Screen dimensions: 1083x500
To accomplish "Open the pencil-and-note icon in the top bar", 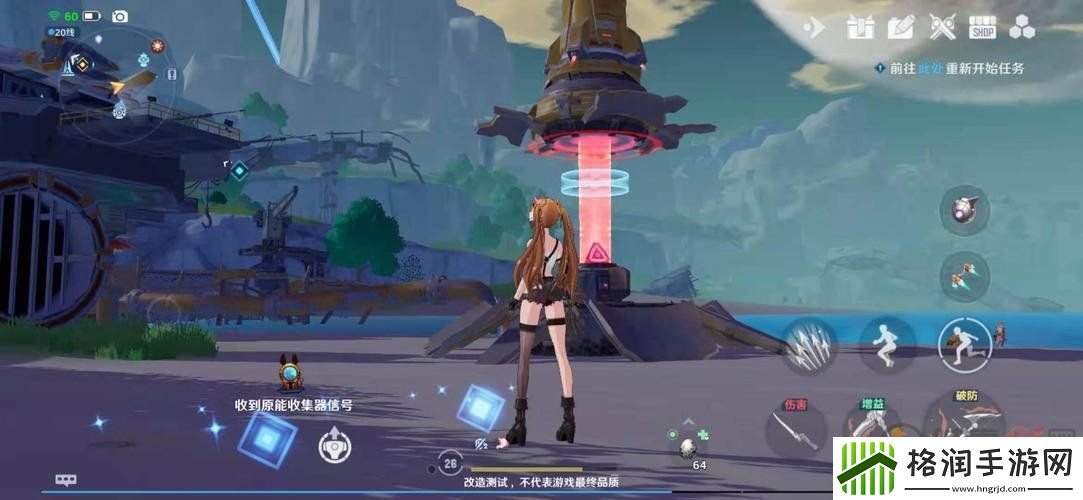I will 901,27.
